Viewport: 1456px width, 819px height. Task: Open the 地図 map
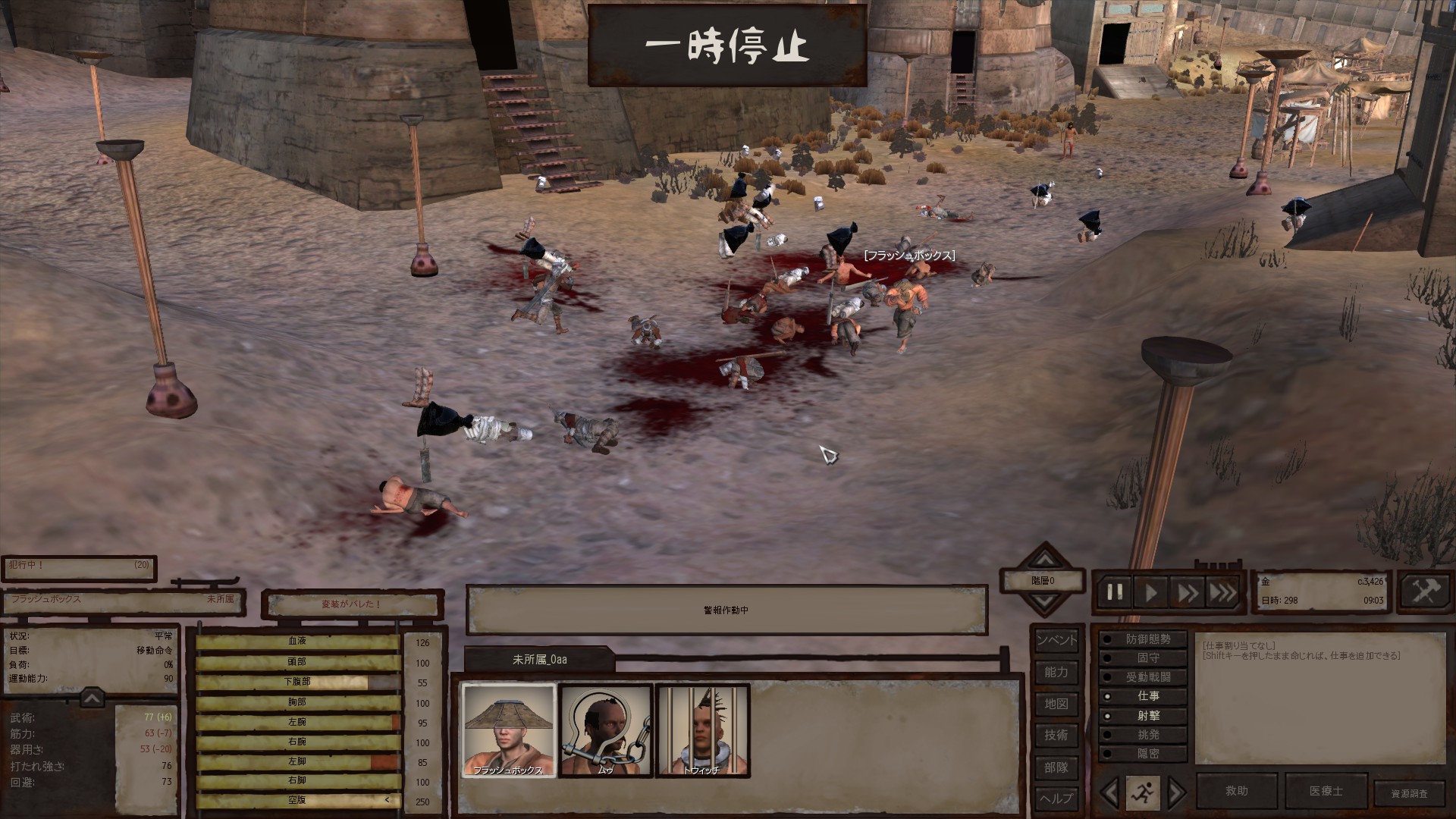click(1056, 704)
